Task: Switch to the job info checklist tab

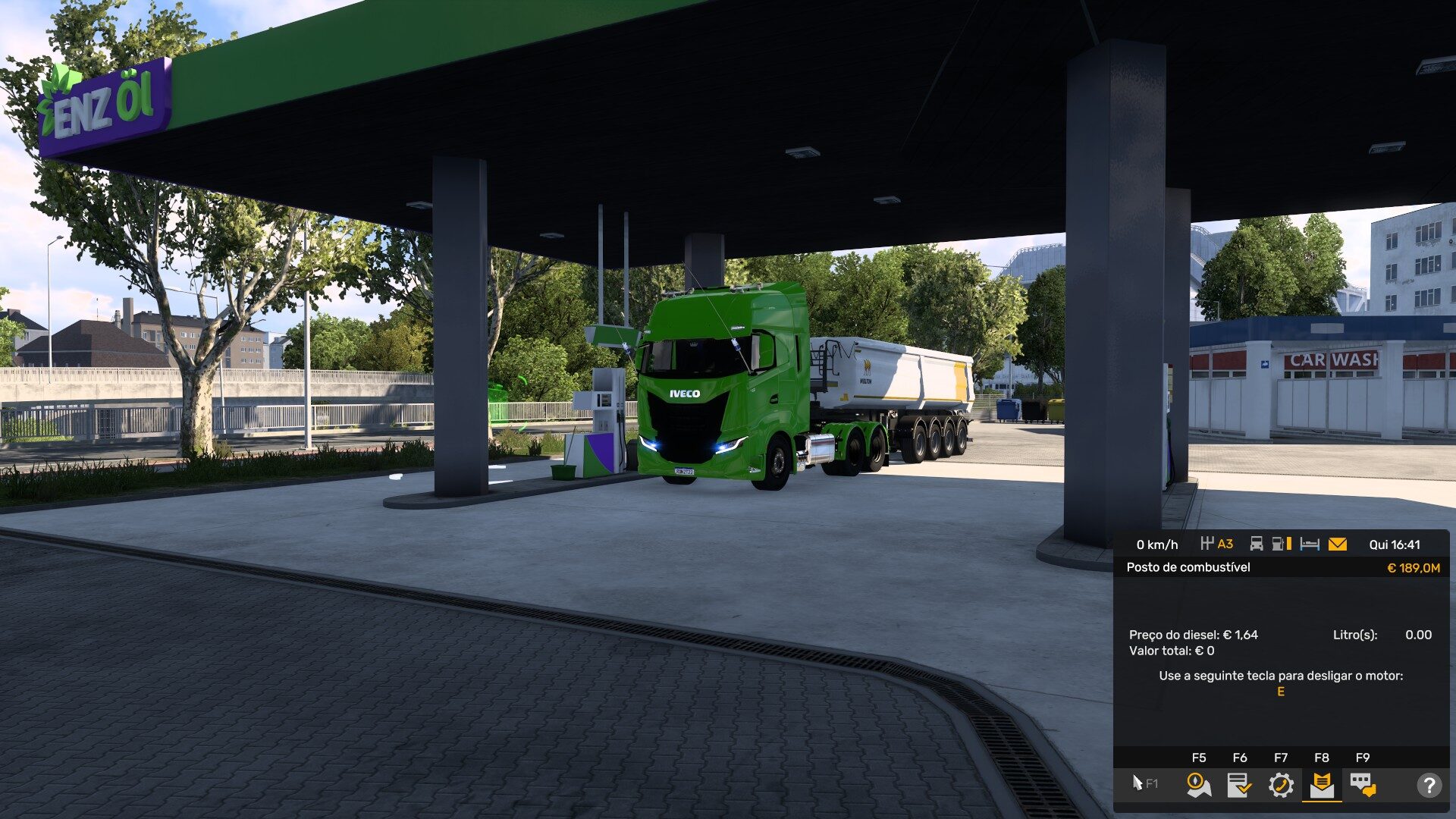Action: tap(1239, 784)
